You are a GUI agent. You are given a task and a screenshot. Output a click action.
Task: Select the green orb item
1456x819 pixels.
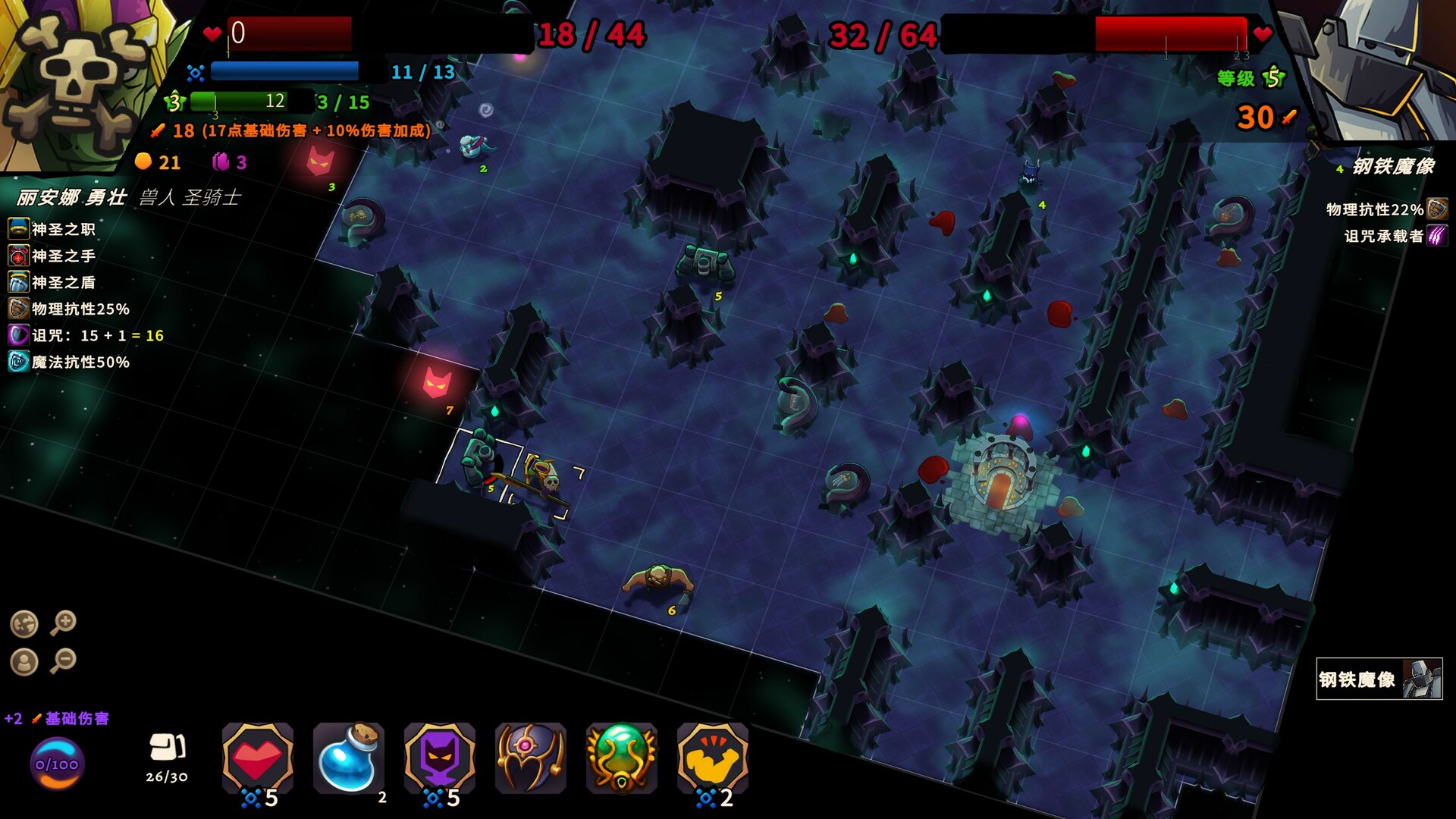pyautogui.click(x=621, y=758)
